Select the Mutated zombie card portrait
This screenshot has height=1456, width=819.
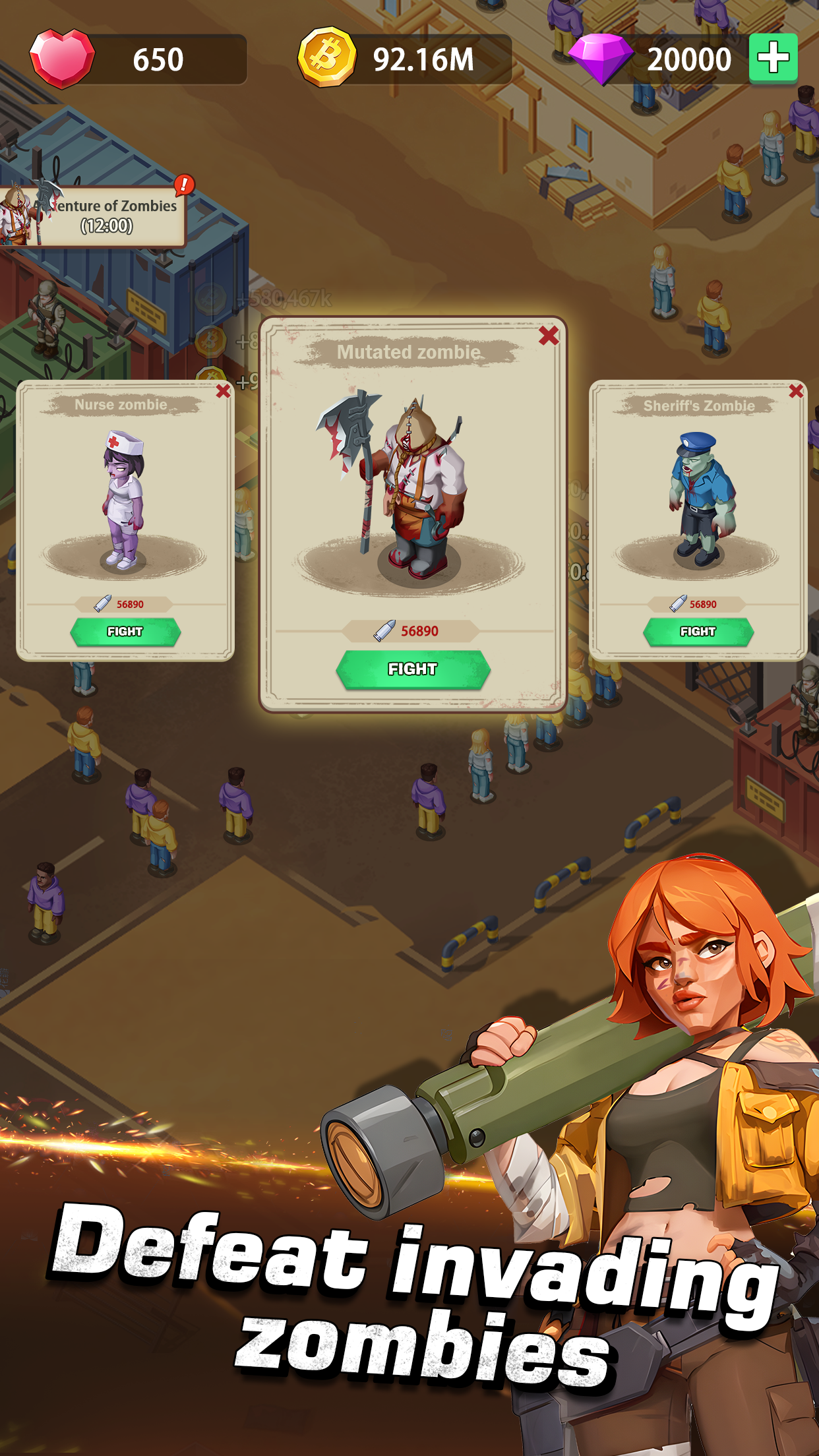tap(410, 488)
